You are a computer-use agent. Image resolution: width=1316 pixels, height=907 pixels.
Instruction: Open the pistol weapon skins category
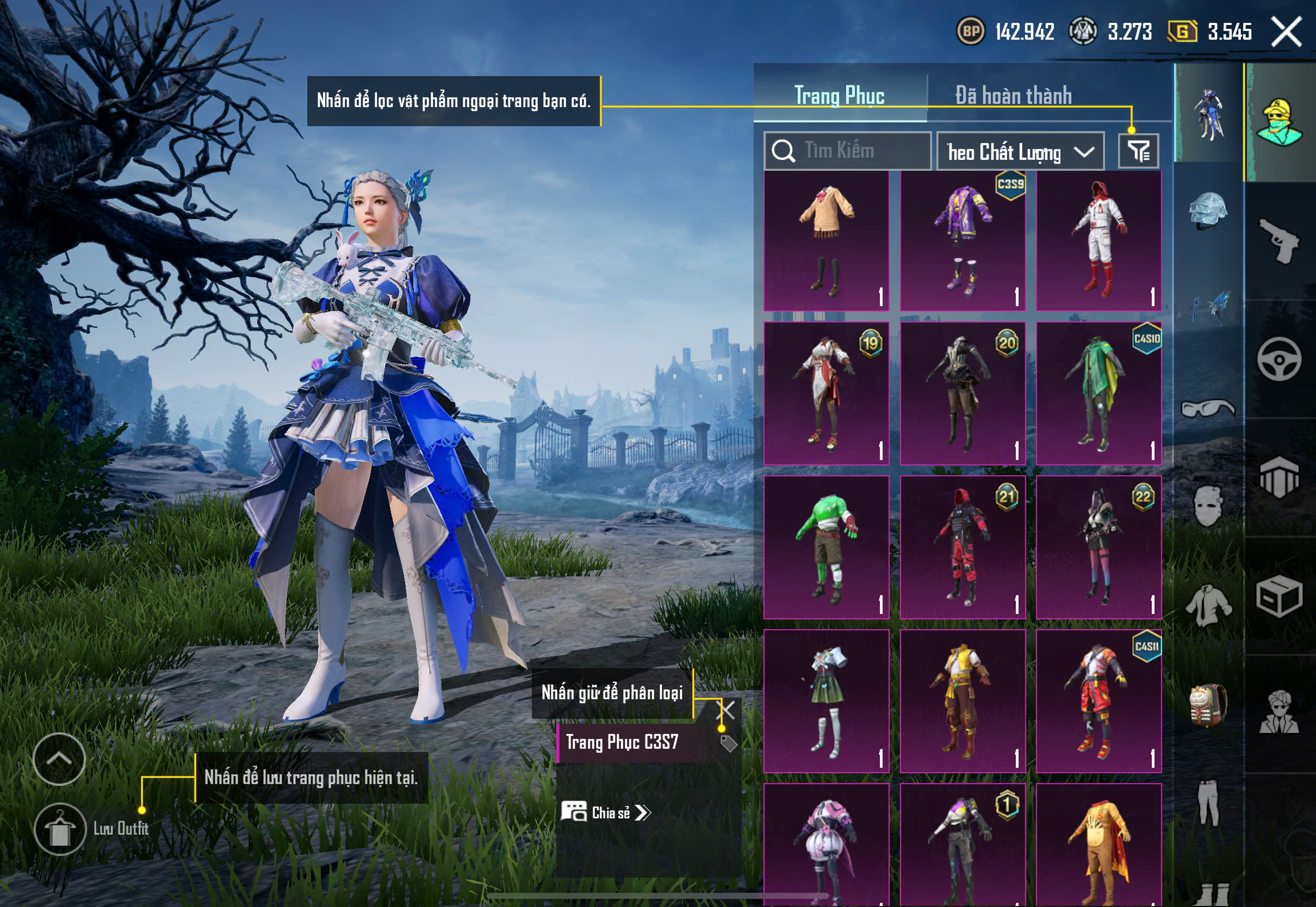[x=1280, y=241]
